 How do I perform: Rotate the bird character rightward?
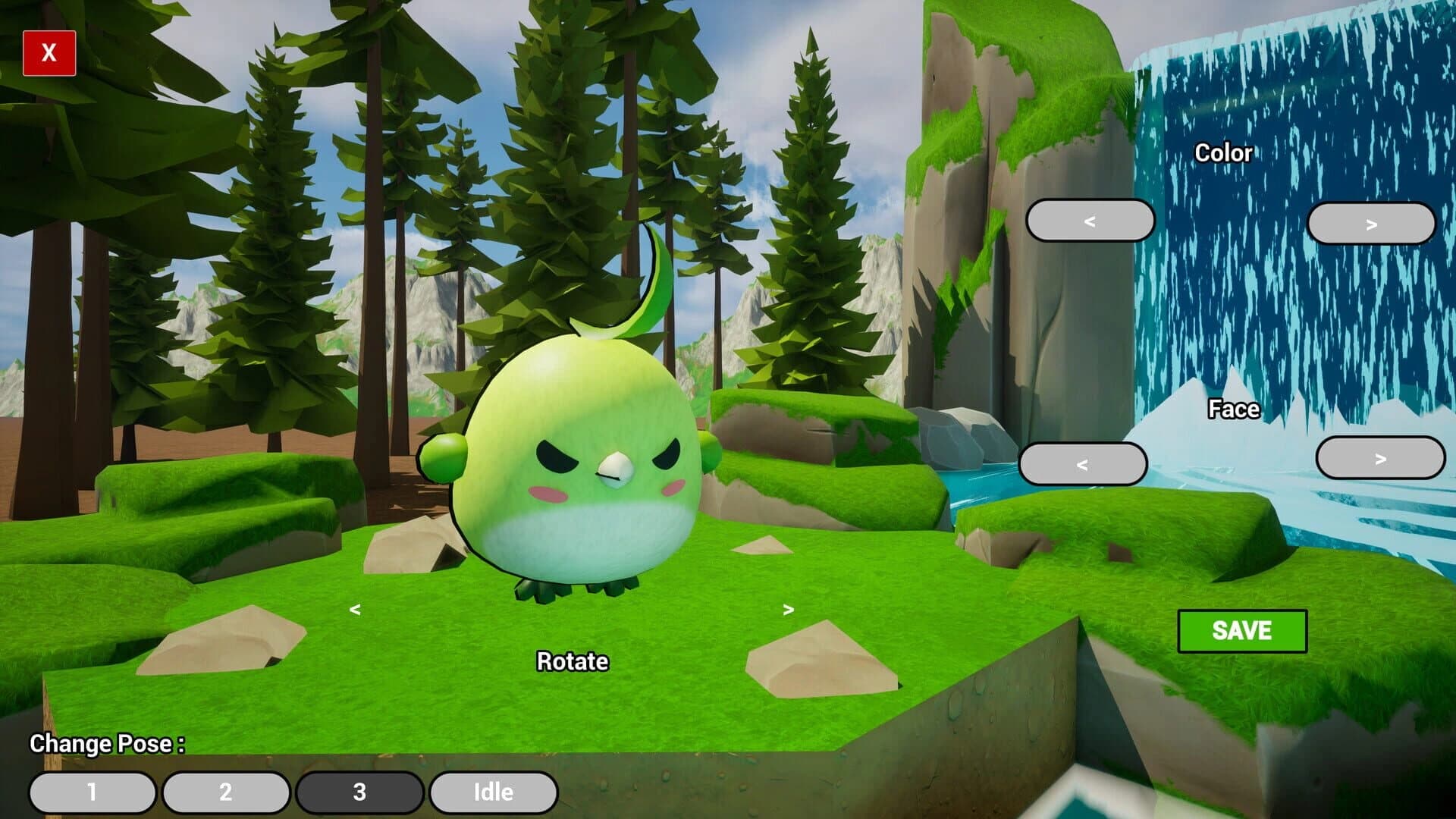click(789, 610)
